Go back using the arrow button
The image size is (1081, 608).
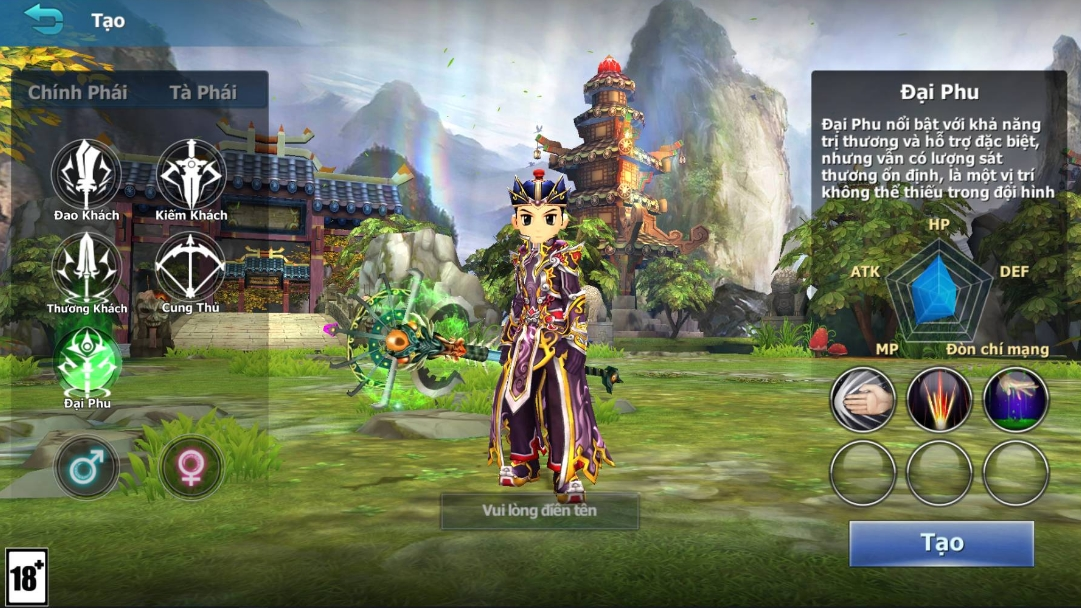44,19
